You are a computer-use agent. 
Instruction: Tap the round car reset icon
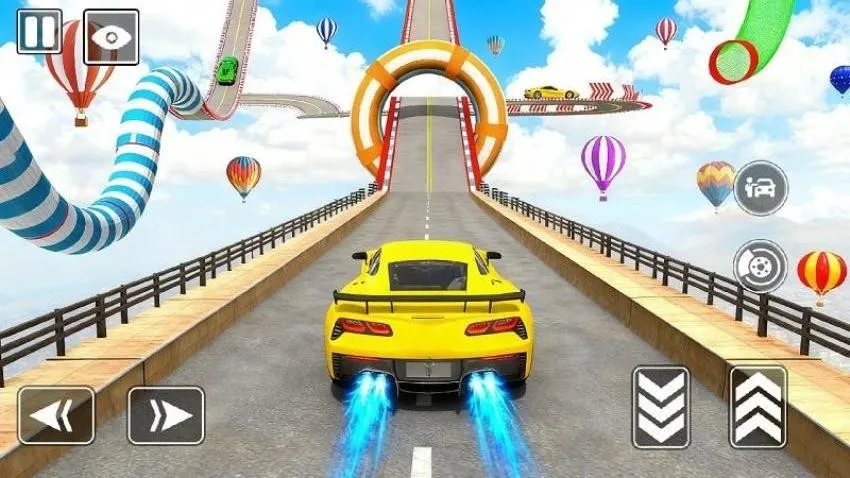pos(760,188)
